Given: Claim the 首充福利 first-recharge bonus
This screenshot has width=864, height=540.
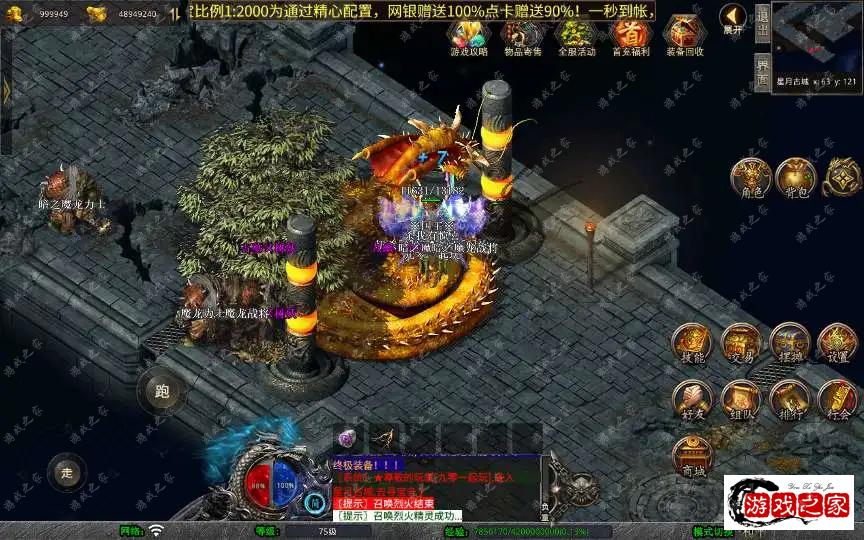Looking at the screenshot, I should coord(629,35).
